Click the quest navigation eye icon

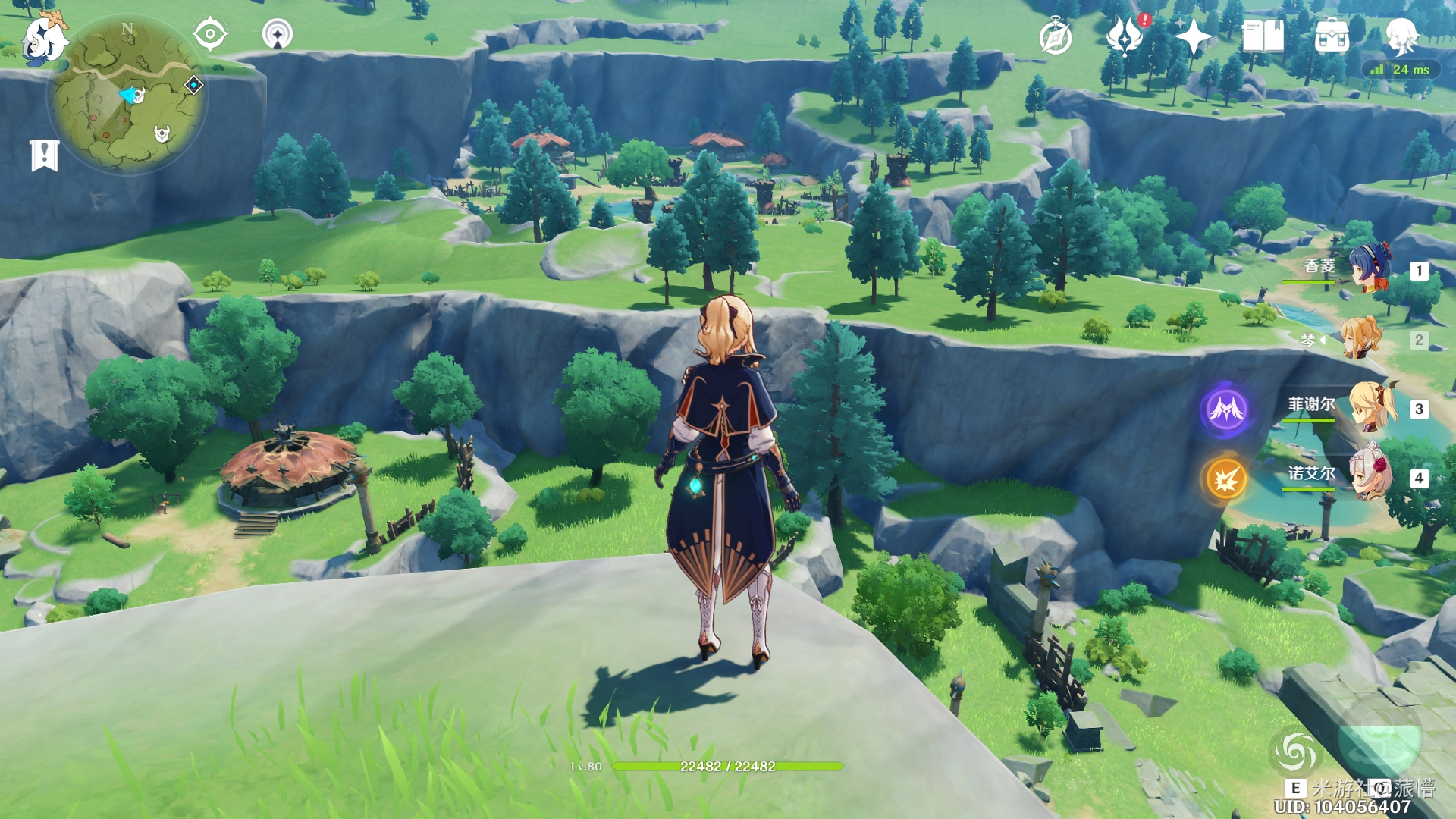tap(210, 34)
